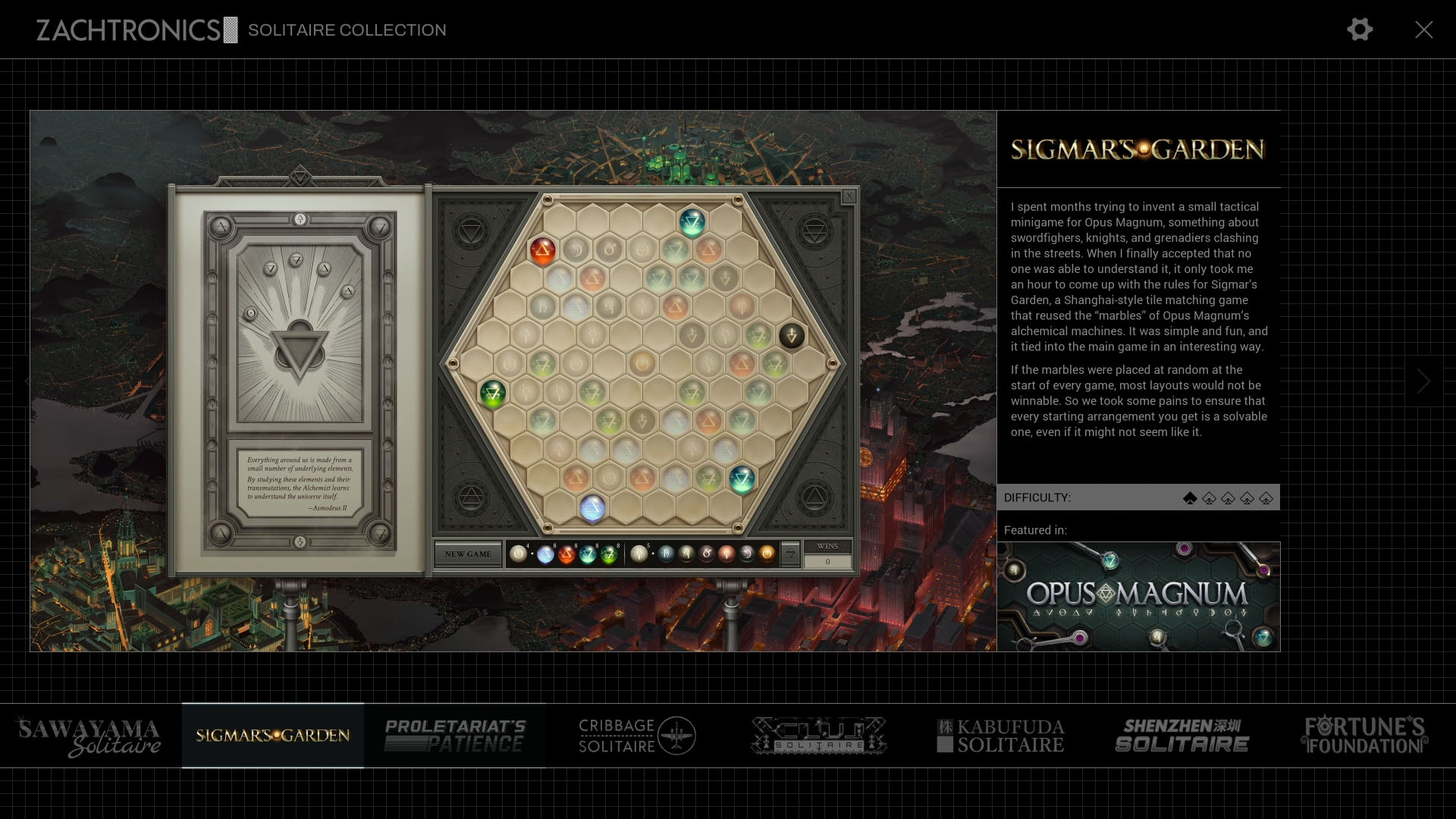The height and width of the screenshot is (819, 1456).
Task: Select the Cluj Solitaire entry
Action: pos(818,736)
